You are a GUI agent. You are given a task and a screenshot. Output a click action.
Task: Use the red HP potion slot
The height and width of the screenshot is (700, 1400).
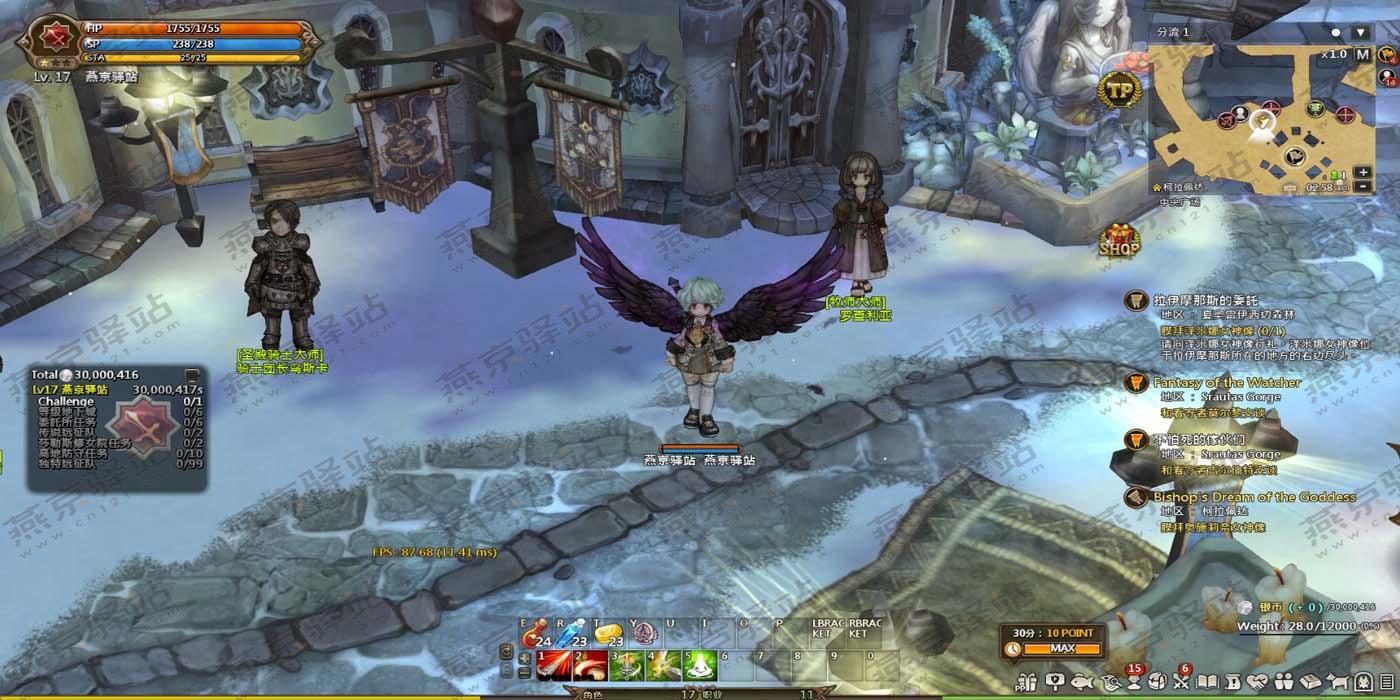click(536, 633)
